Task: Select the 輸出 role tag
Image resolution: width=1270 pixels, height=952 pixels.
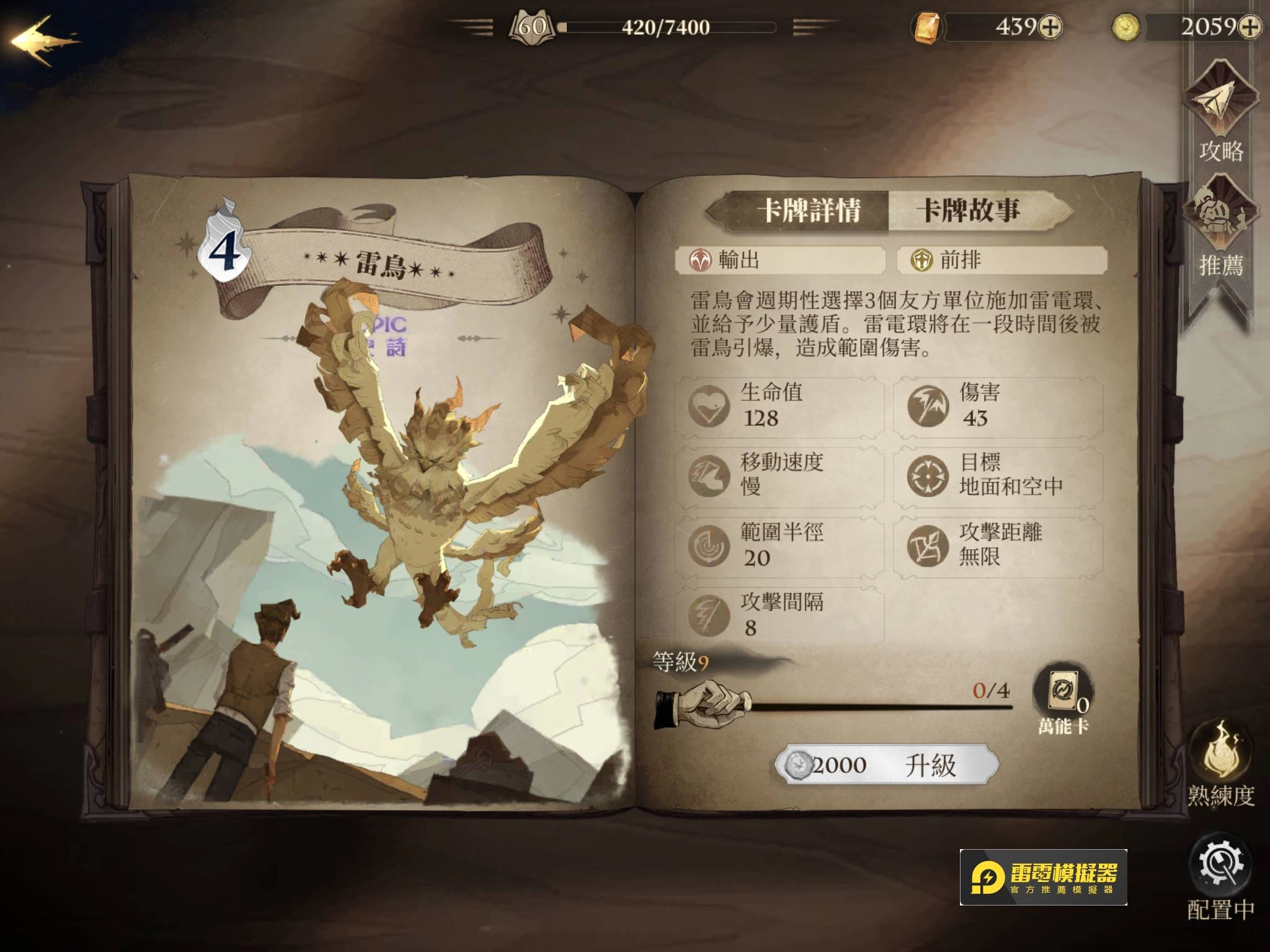Action: pyautogui.click(x=780, y=260)
